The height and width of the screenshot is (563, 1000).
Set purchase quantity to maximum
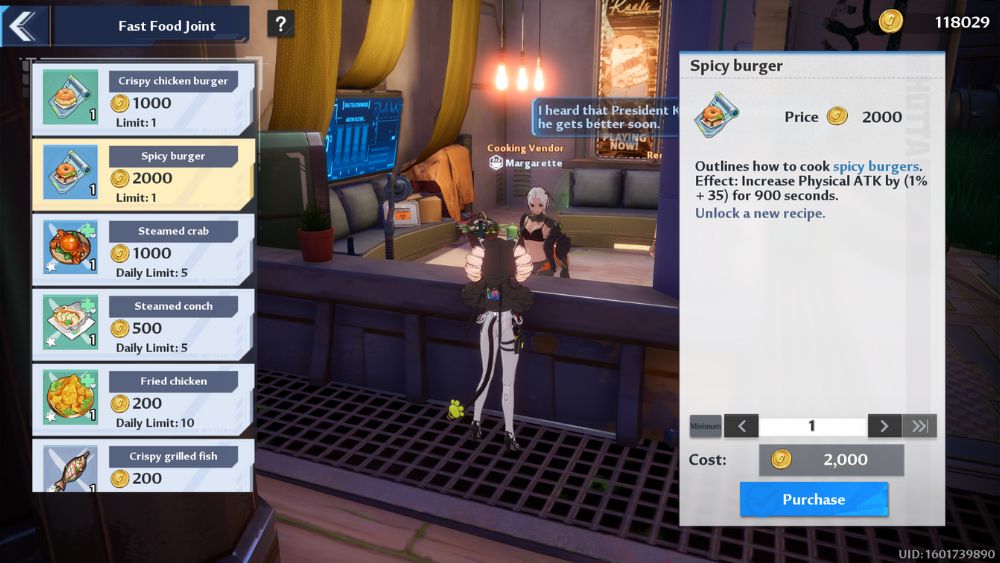[919, 426]
